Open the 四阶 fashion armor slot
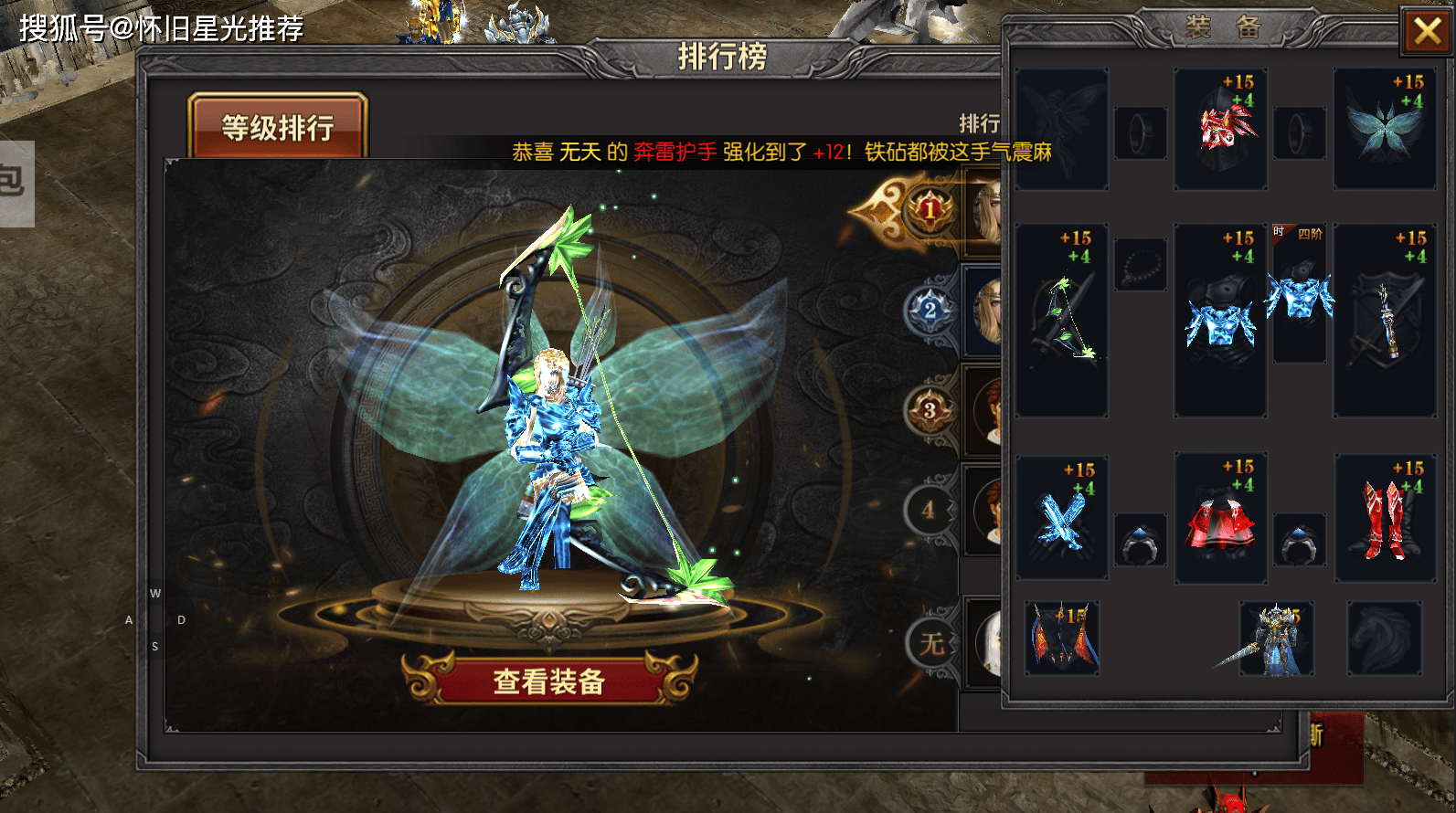 pos(1299,294)
